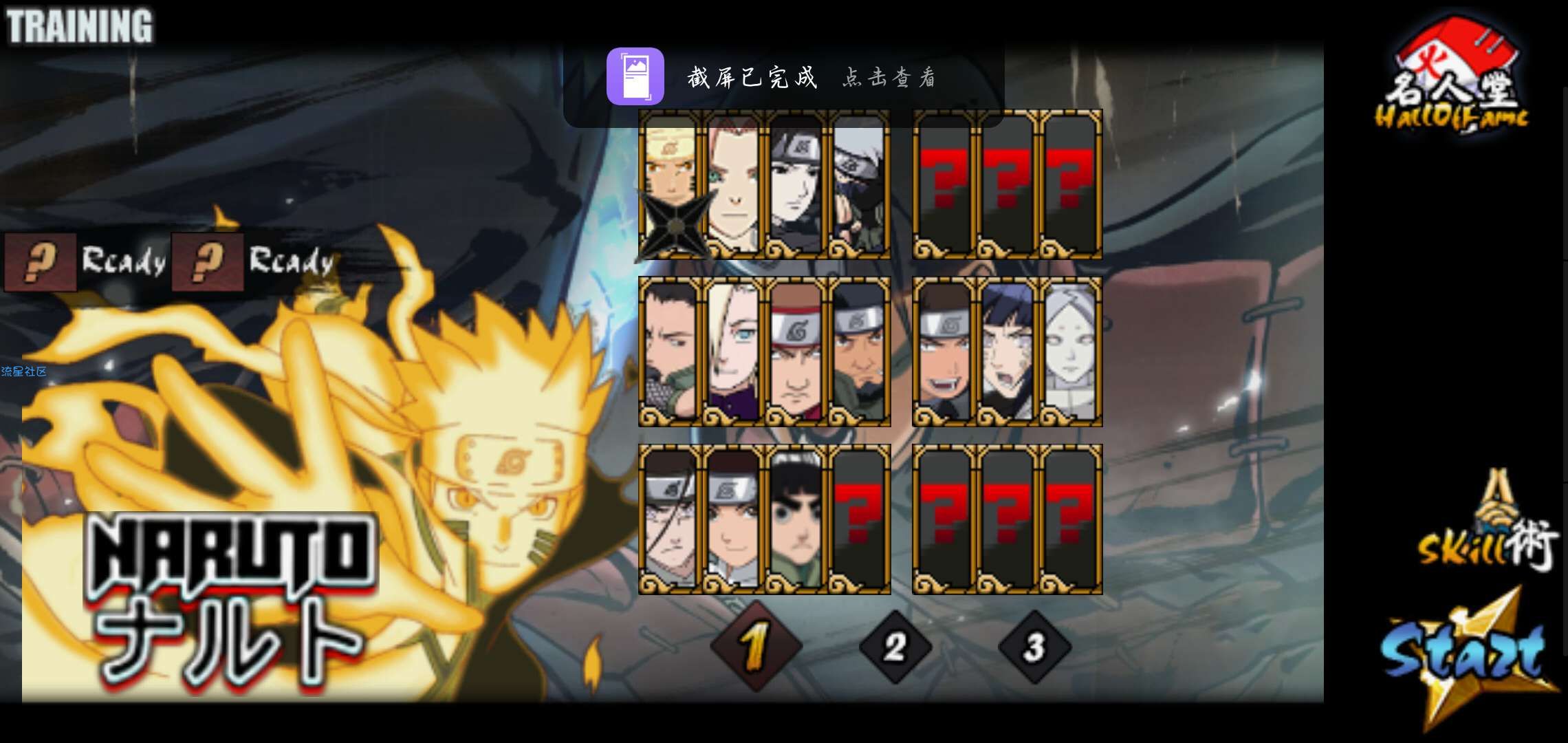The width and height of the screenshot is (1568, 743).
Task: Select Tenten character card
Action: [x=733, y=519]
